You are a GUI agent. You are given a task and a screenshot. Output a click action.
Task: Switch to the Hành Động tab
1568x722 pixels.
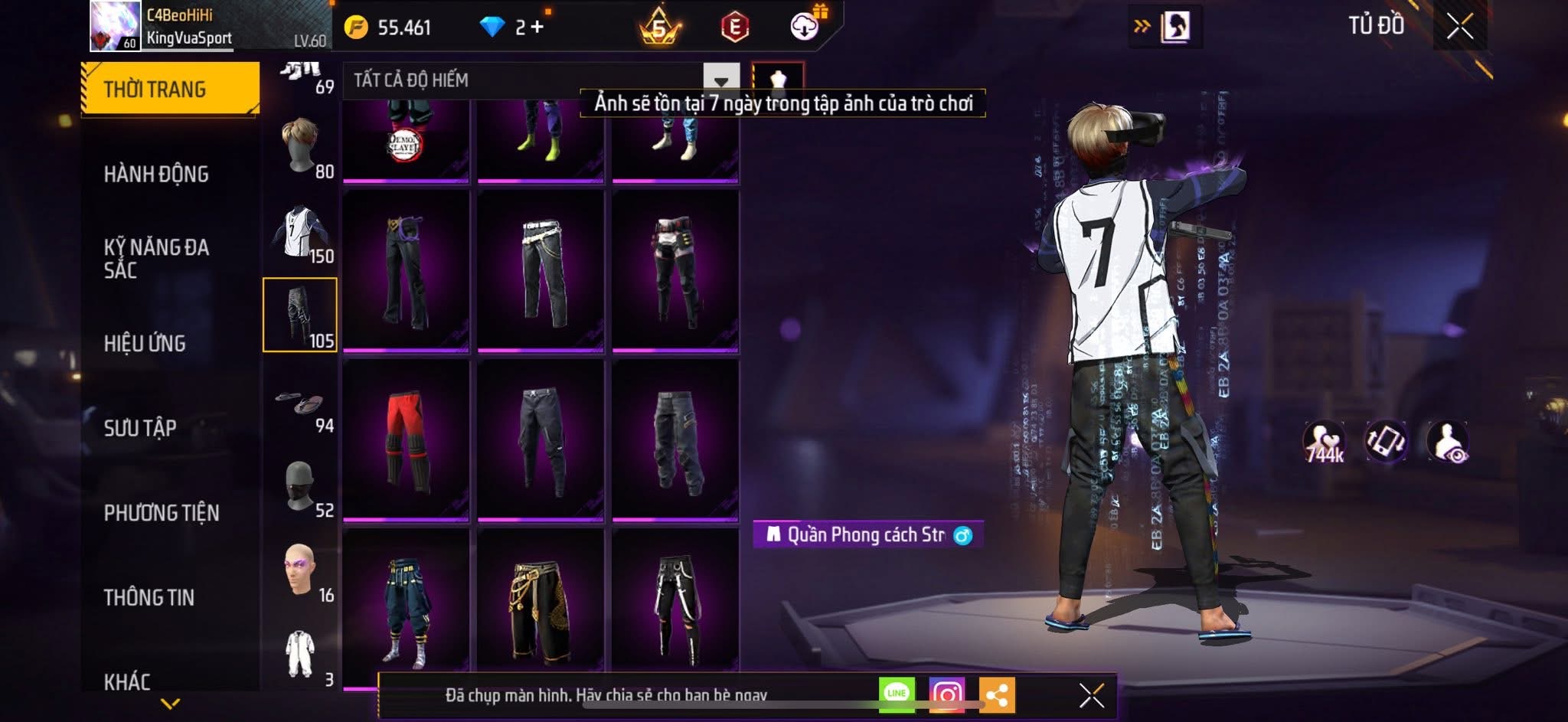coord(156,175)
